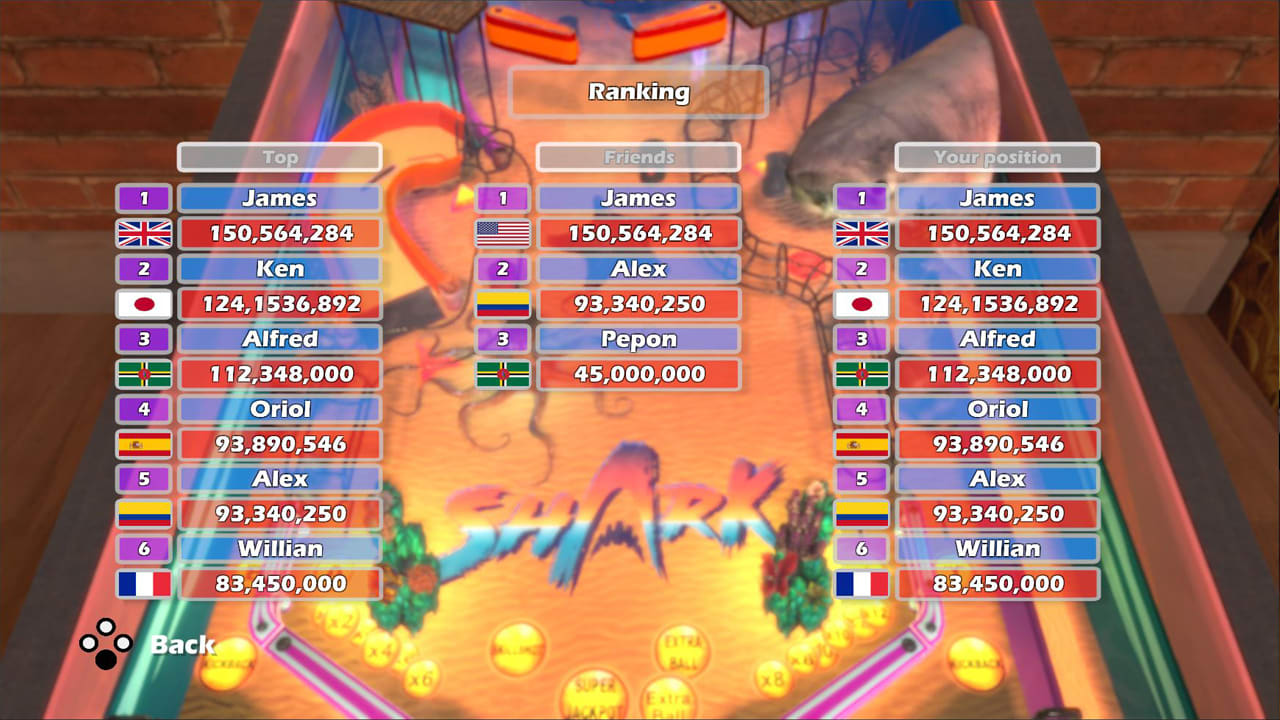Click the USA flag under Friends column
1280x720 pixels.
[x=502, y=234]
